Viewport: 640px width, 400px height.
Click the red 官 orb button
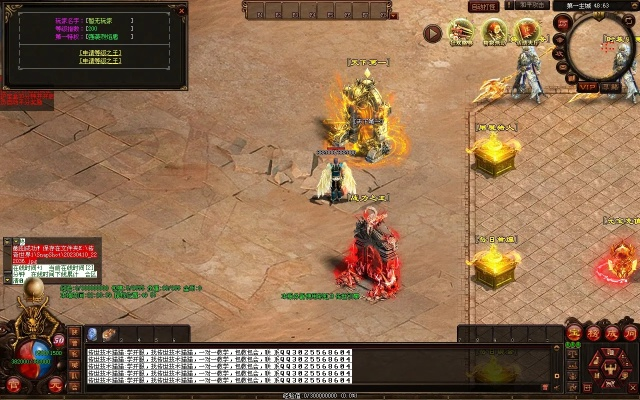click(x=14, y=385)
